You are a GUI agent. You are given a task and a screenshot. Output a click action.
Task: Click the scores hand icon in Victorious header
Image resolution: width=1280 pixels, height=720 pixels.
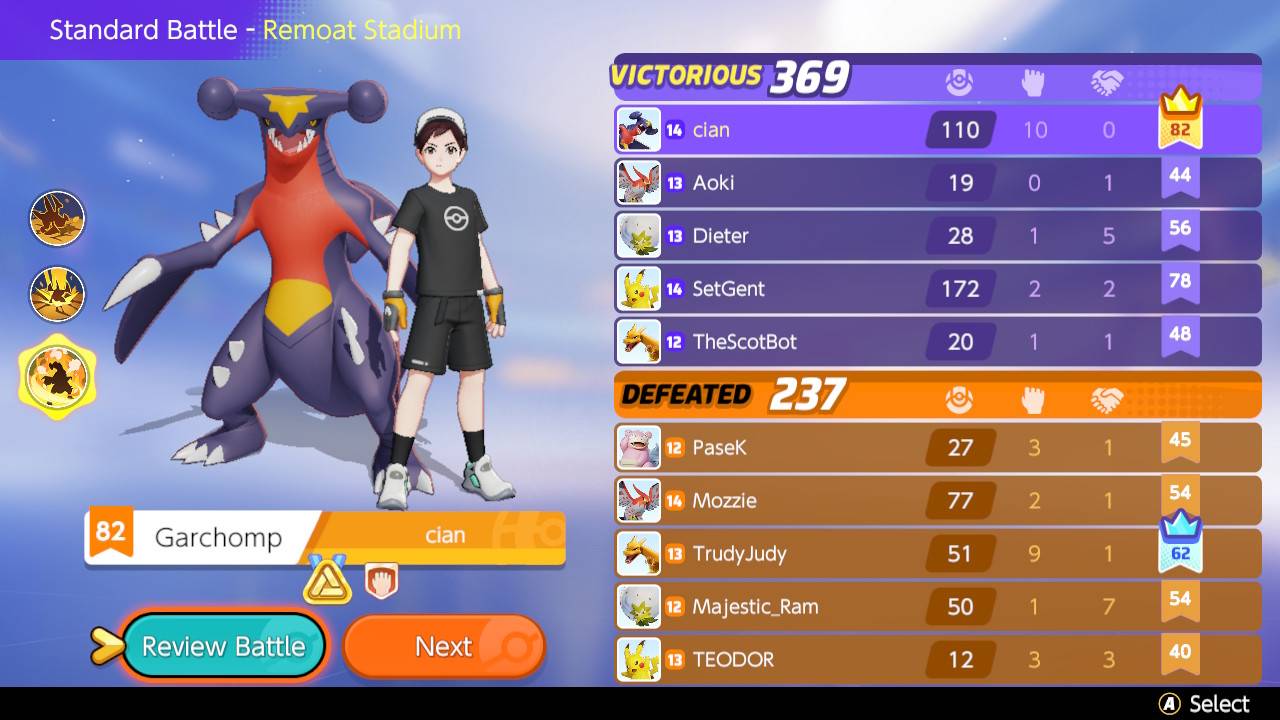pos(1035,82)
